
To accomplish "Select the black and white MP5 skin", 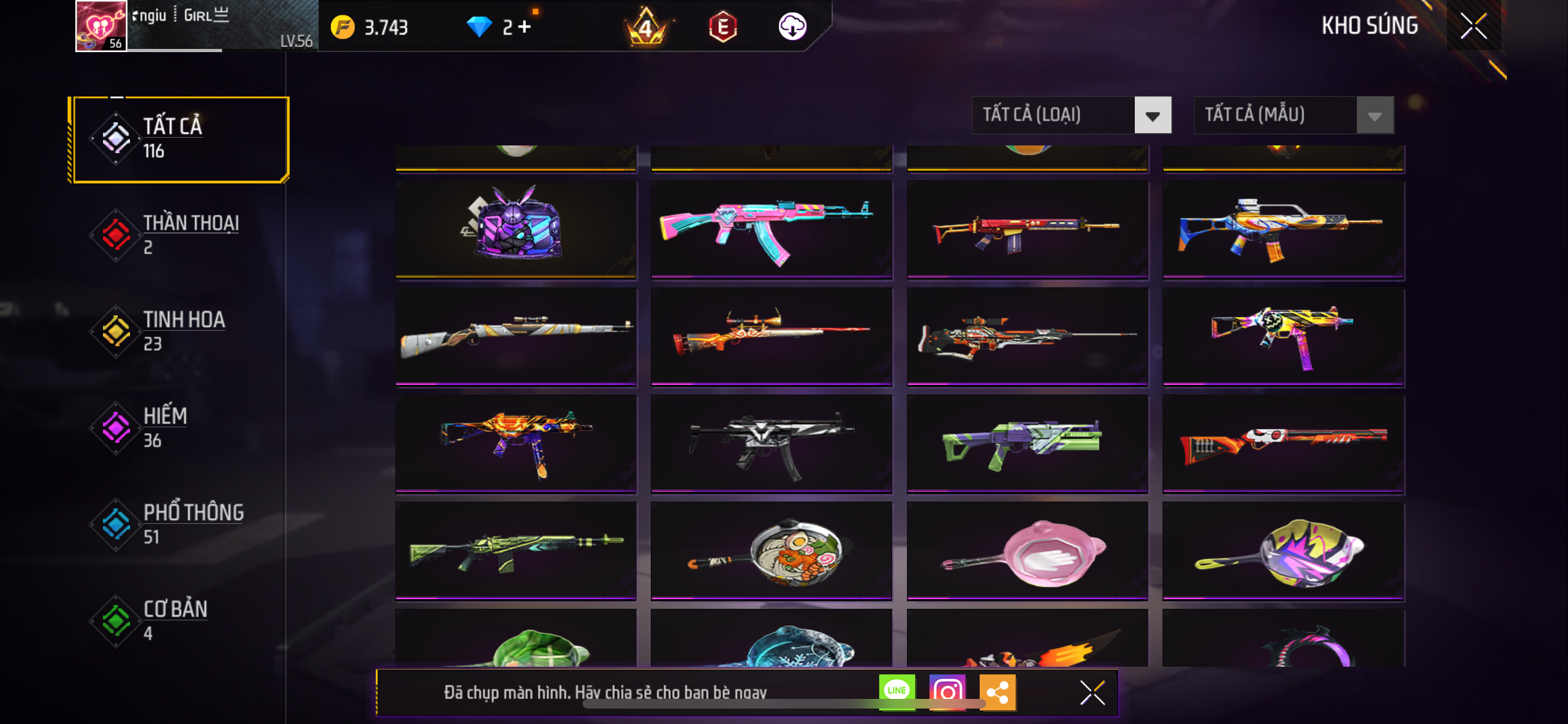I will tap(771, 443).
